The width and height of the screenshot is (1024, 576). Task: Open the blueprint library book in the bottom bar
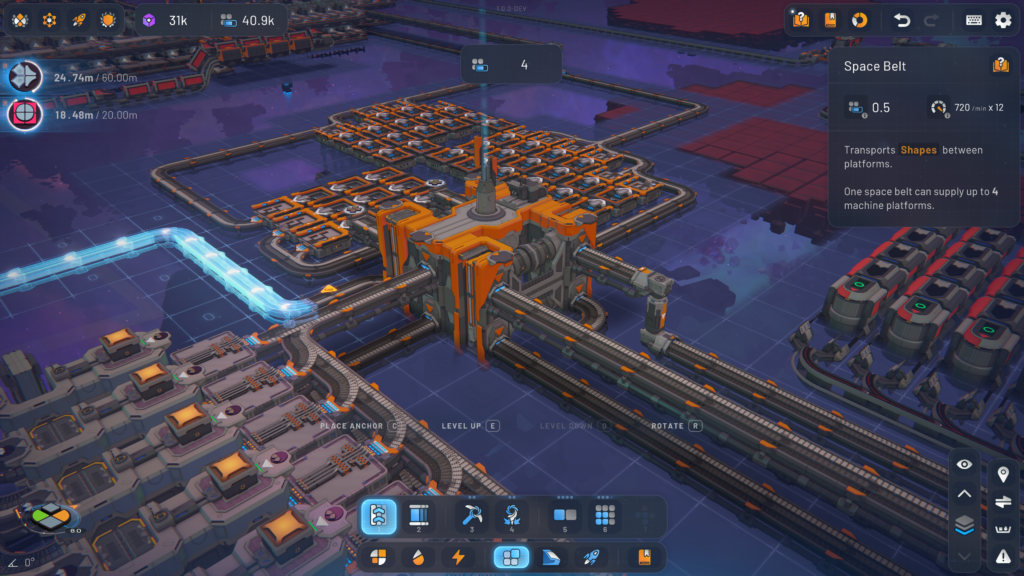click(x=644, y=557)
